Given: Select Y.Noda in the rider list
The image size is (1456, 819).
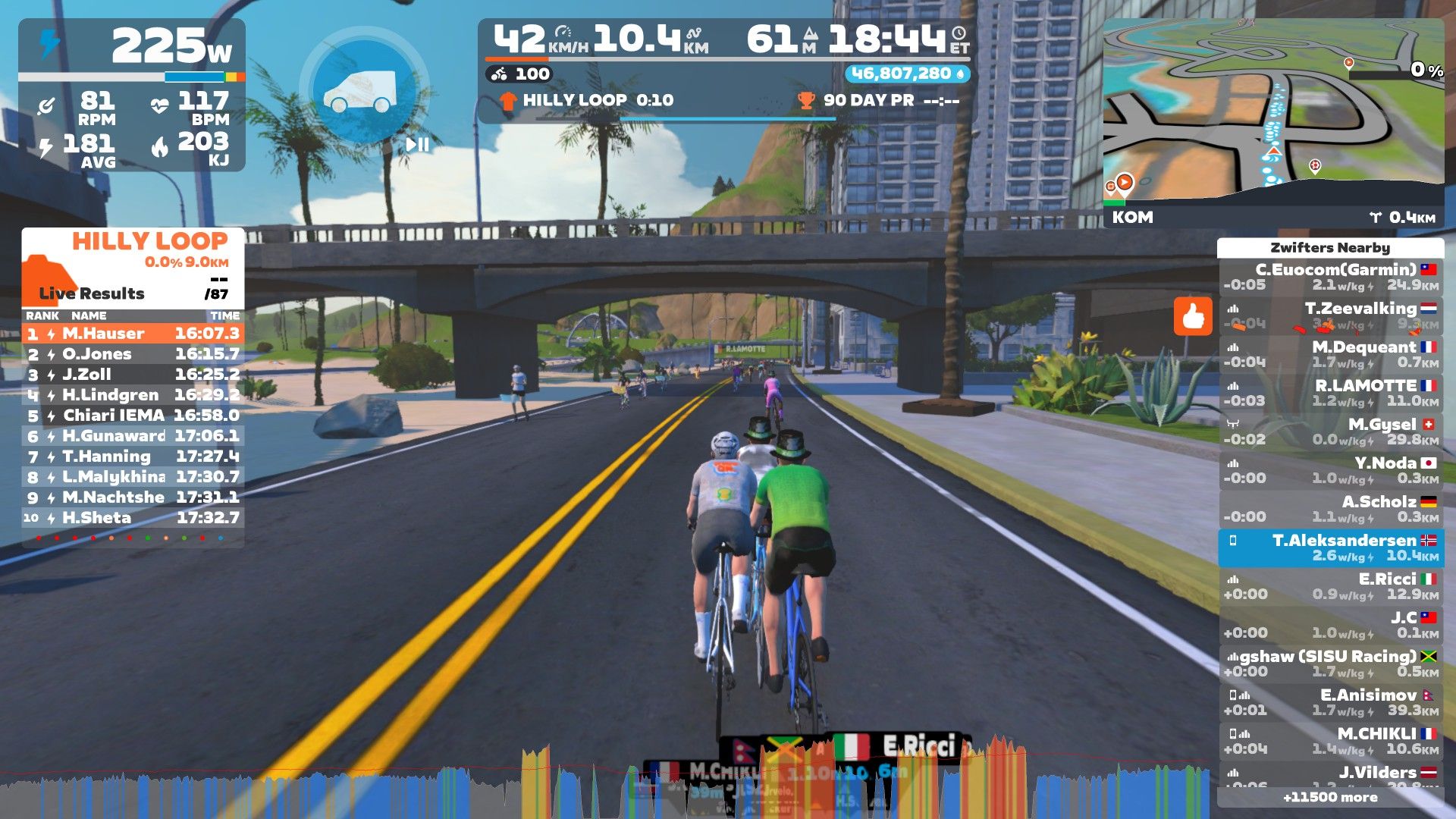Looking at the screenshot, I should 1331,470.
